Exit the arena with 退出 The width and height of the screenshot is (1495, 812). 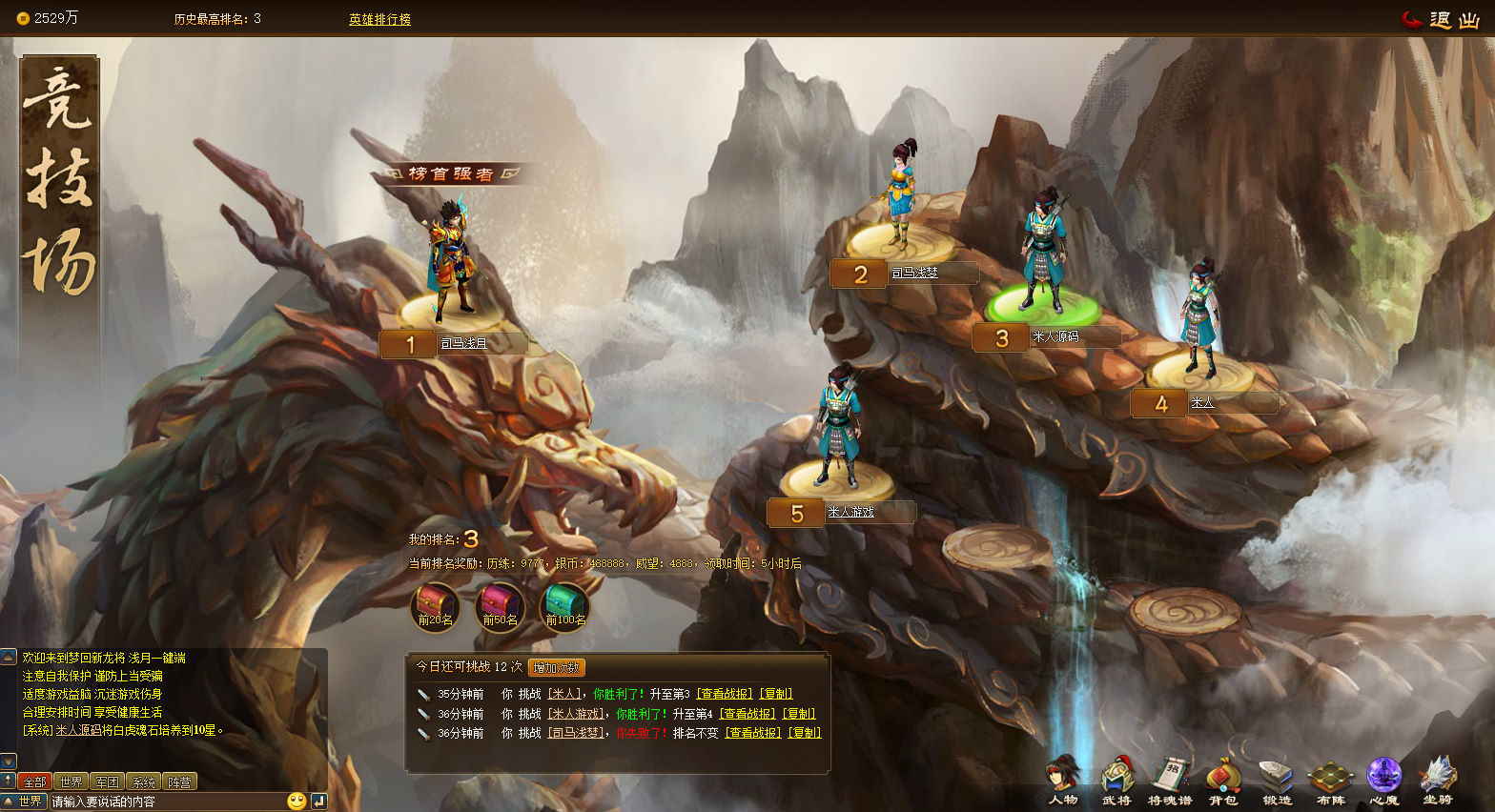(x=1440, y=20)
